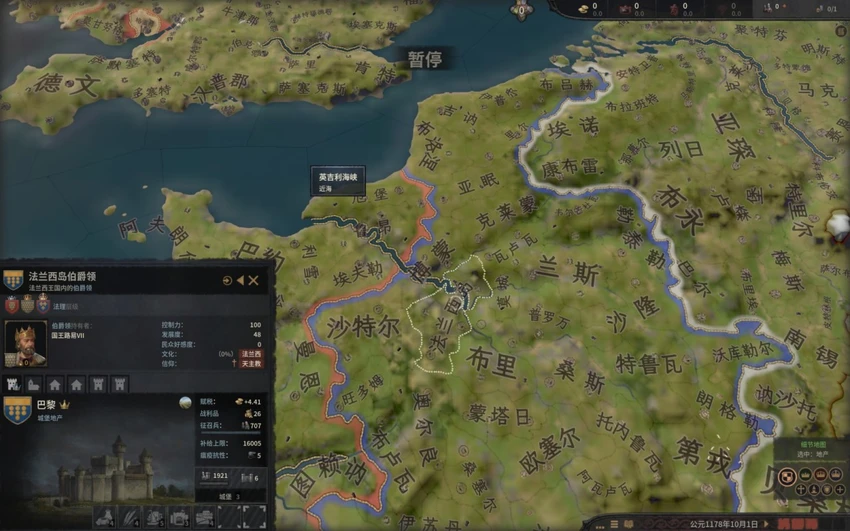Click the circular arrow pan-to-county button
The width and height of the screenshot is (850, 531).
tap(227, 281)
